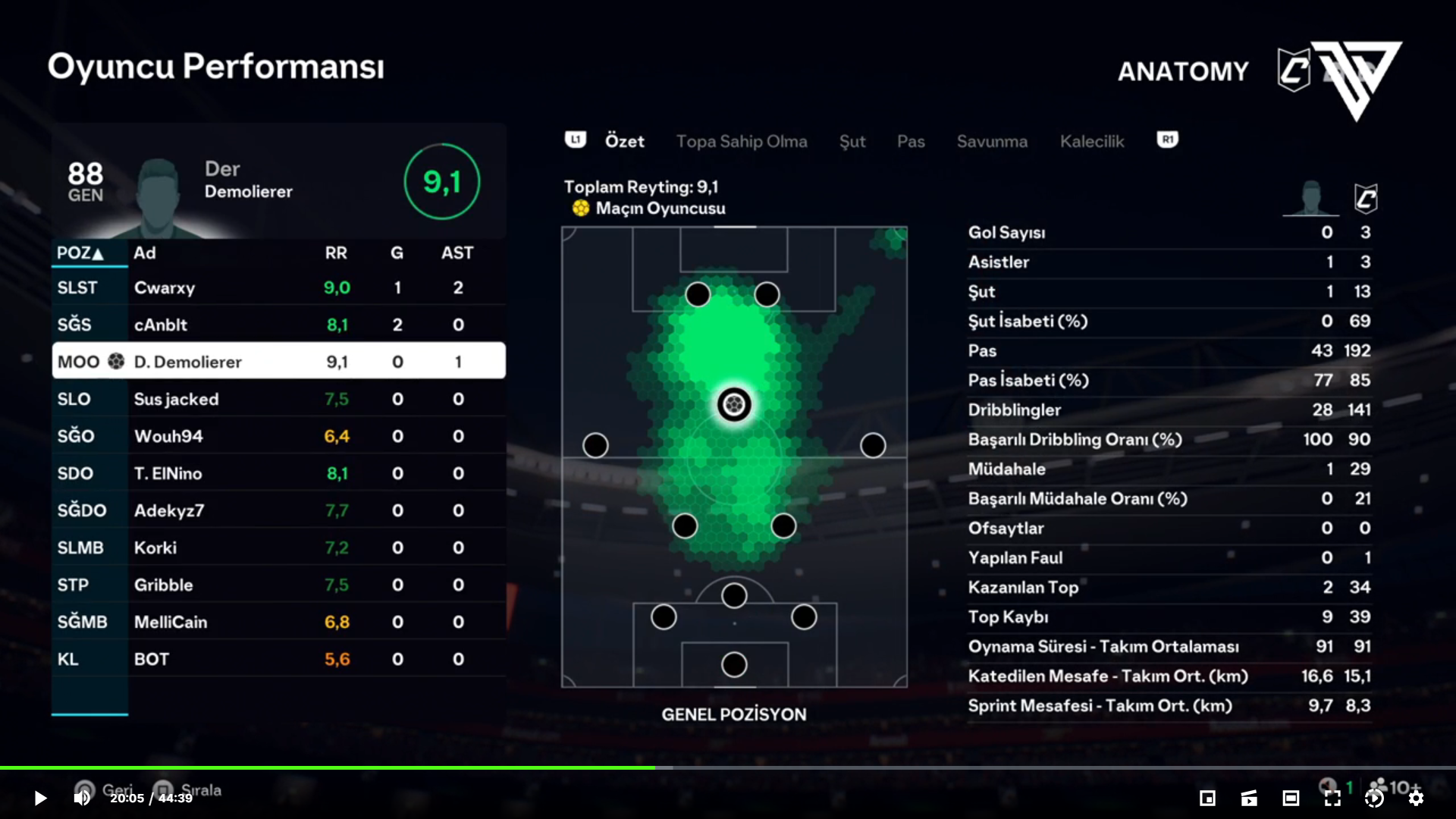Select Gribble from the player list
Image resolution: width=1456 pixels, height=819 pixels.
[278, 585]
